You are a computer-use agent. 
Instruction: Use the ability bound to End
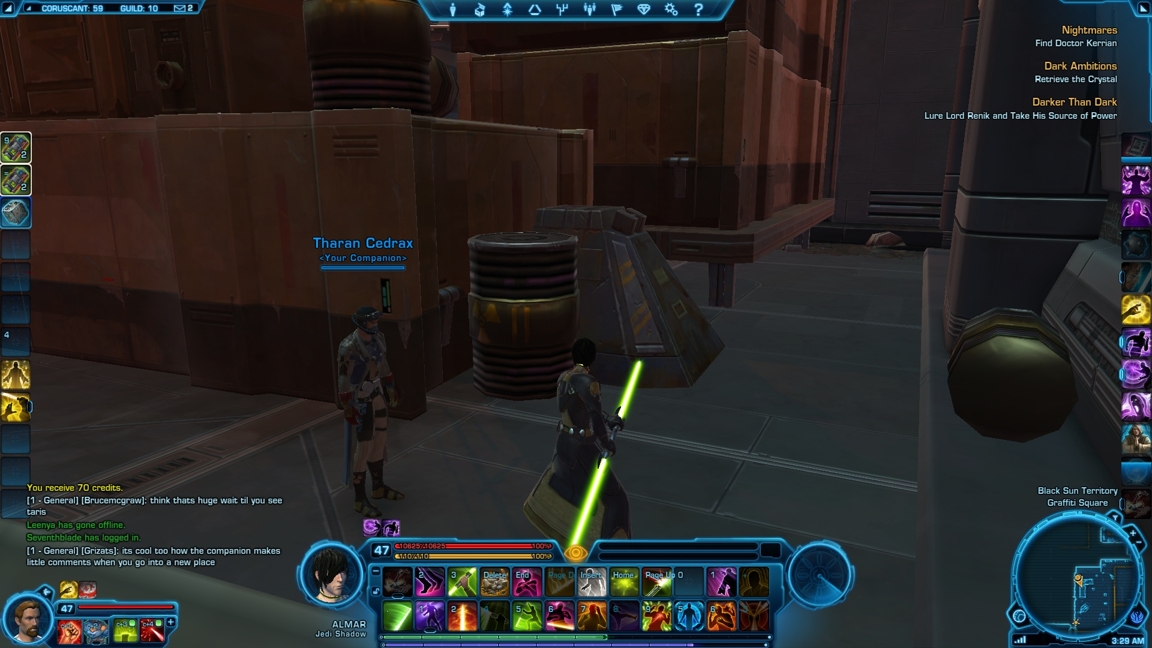(x=526, y=582)
